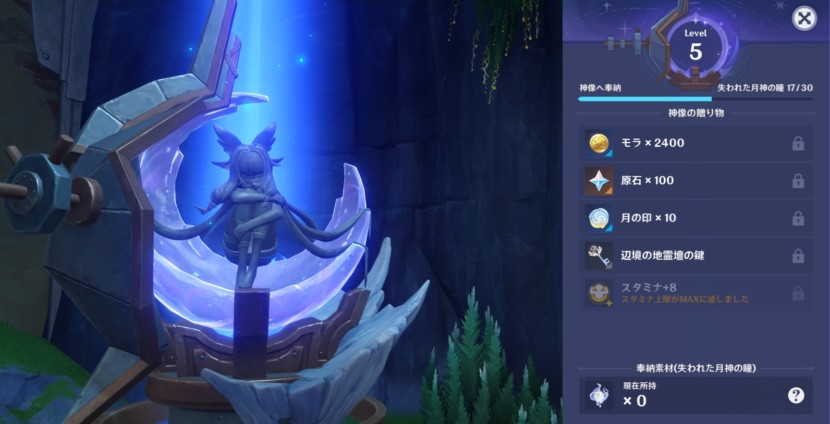Select the 辺境の地霊壇の鍵 reward row
Viewport: 830px width, 424px height.
pos(696,255)
